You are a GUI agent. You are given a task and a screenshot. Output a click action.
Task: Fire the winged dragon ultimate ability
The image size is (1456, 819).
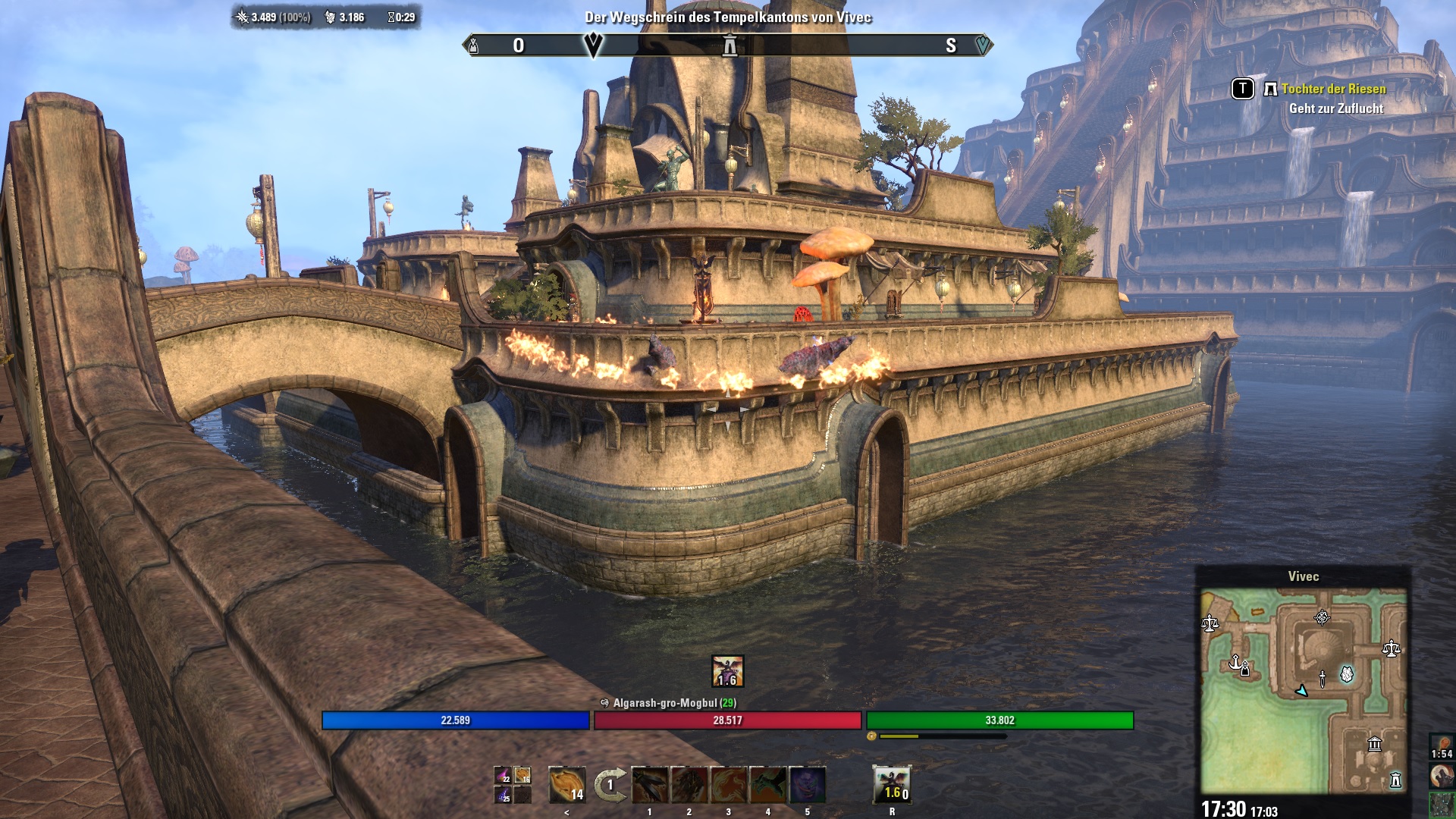point(892,785)
